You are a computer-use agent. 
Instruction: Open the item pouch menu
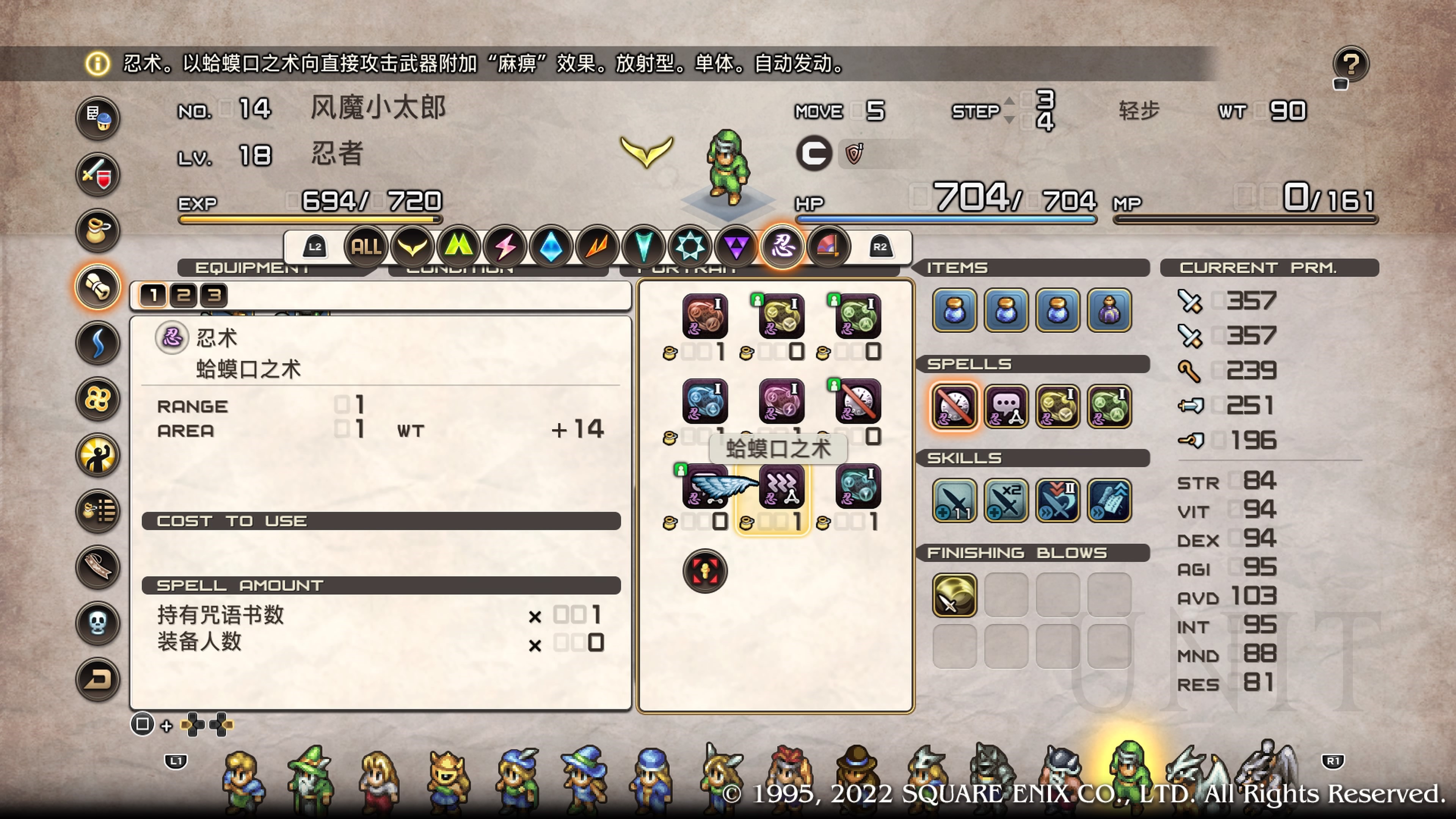[97, 231]
